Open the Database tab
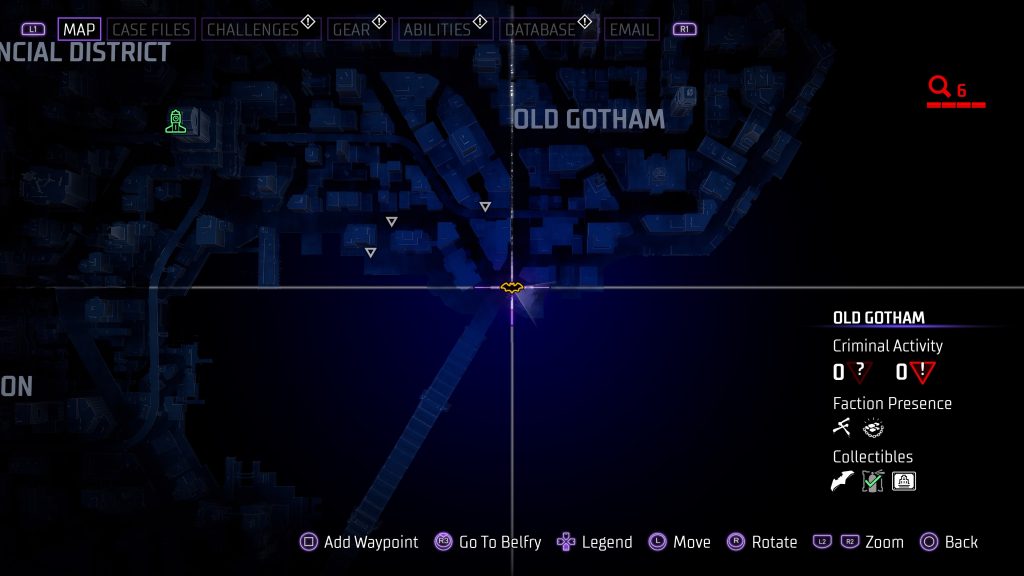Screen dimensions: 1024x576 pos(540,30)
